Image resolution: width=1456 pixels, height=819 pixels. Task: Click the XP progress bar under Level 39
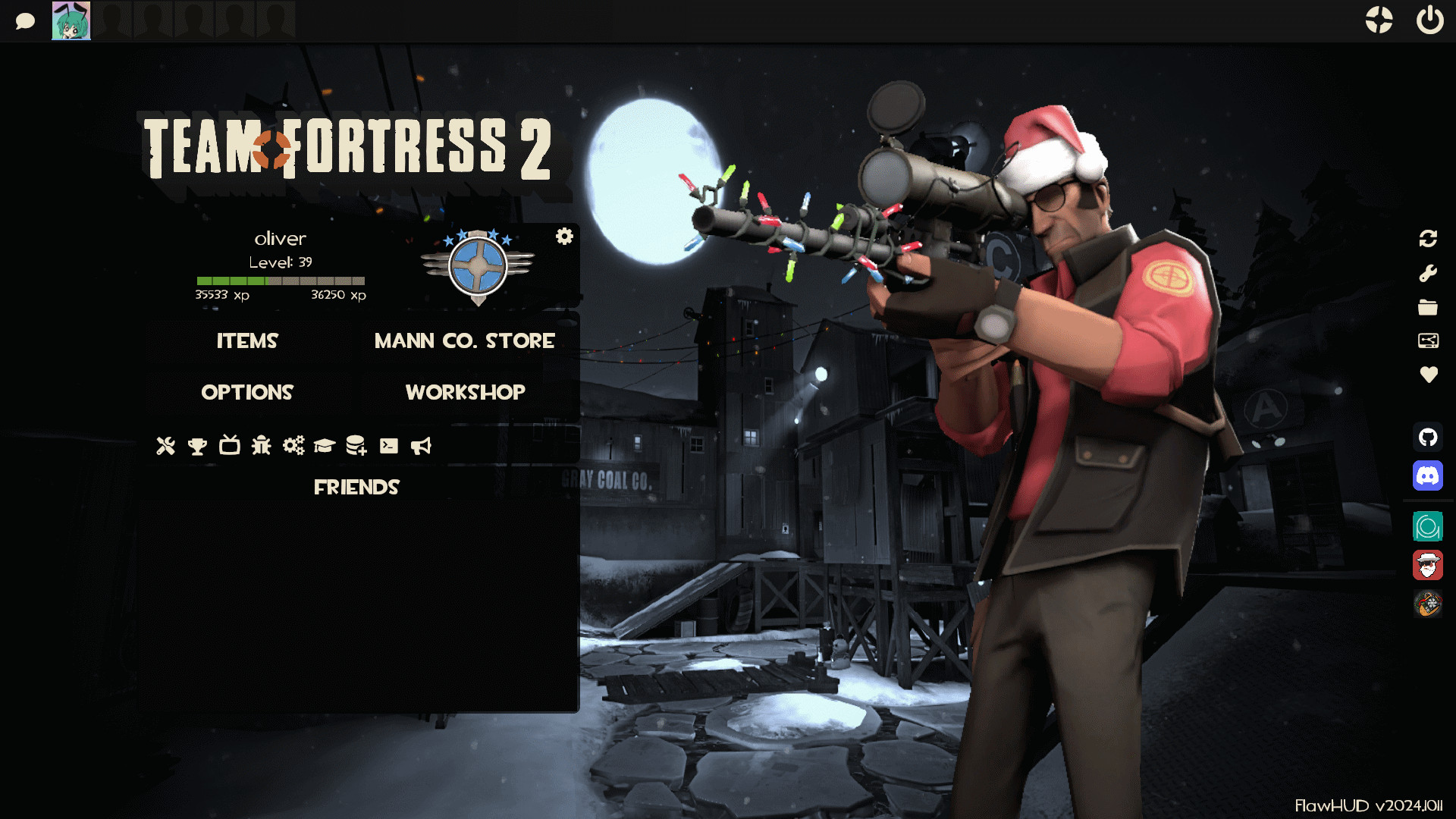(281, 281)
